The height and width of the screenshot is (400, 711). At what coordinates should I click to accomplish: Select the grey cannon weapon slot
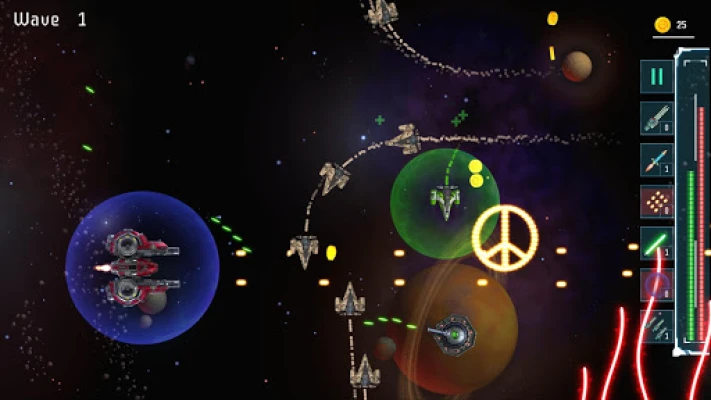(x=656, y=118)
